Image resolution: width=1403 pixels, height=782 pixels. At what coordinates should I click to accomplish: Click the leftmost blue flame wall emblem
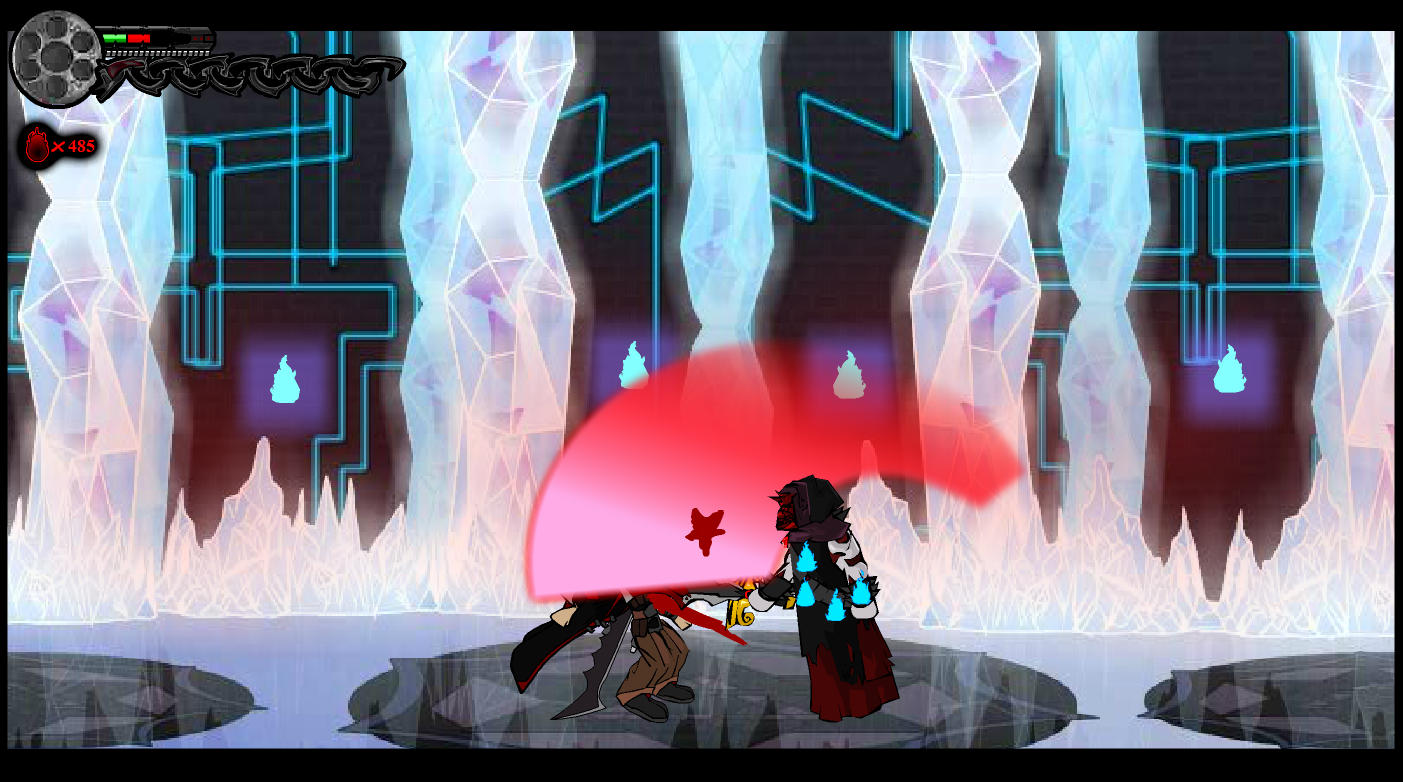coord(286,380)
